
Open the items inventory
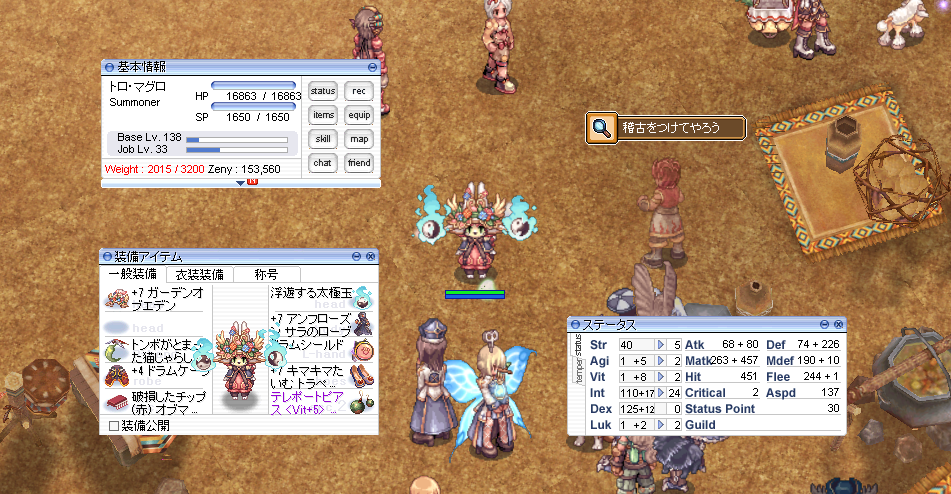click(x=322, y=115)
